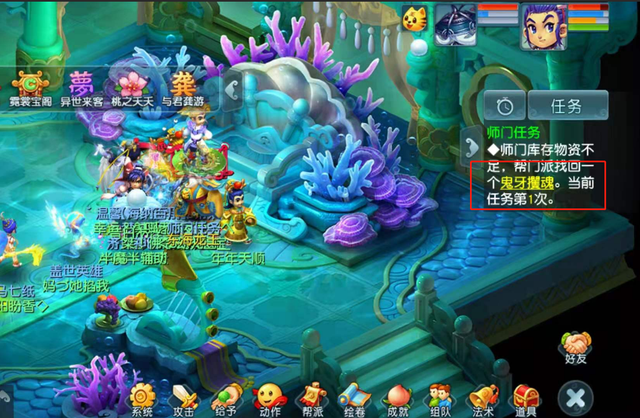Select the clock icon tab beside 任务
Screen dimensions: 640x418
coord(506,104)
